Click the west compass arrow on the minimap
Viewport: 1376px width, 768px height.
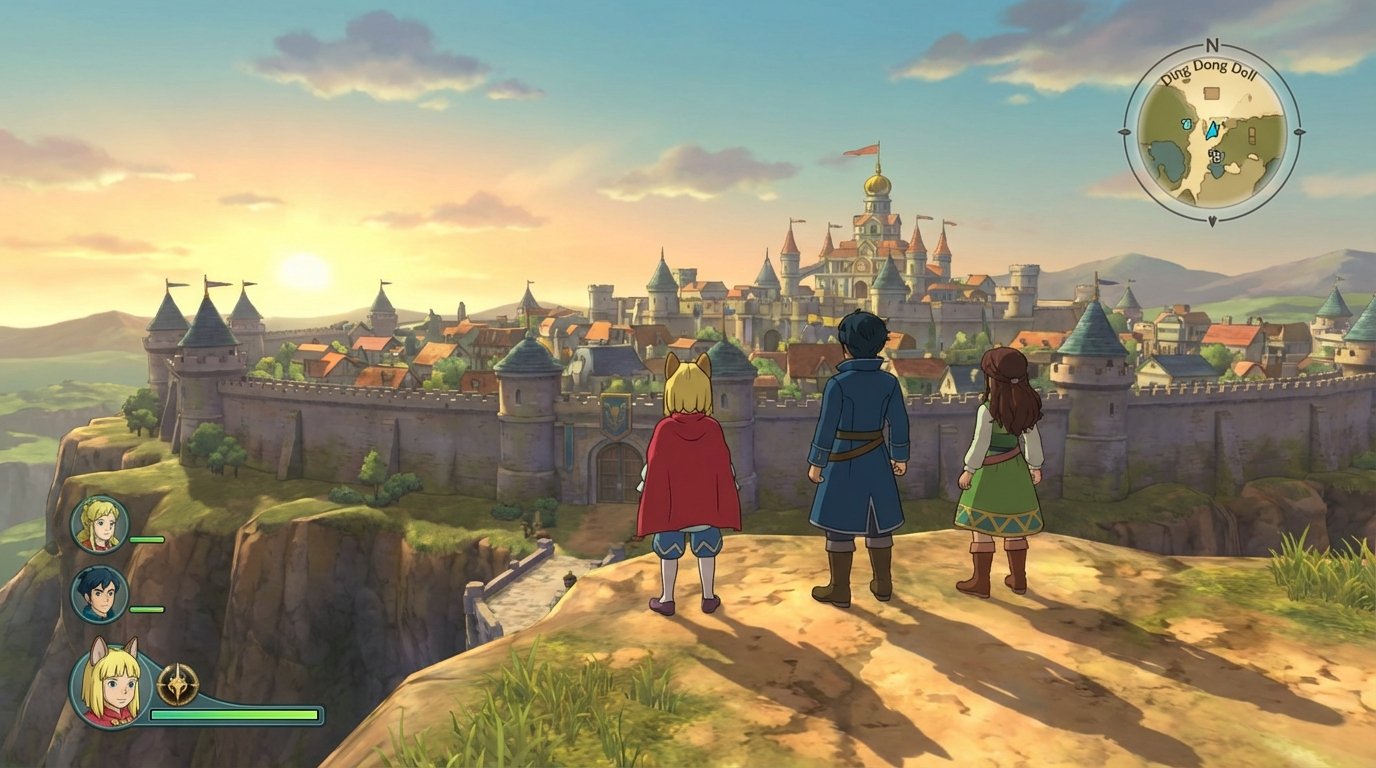[x=1125, y=131]
